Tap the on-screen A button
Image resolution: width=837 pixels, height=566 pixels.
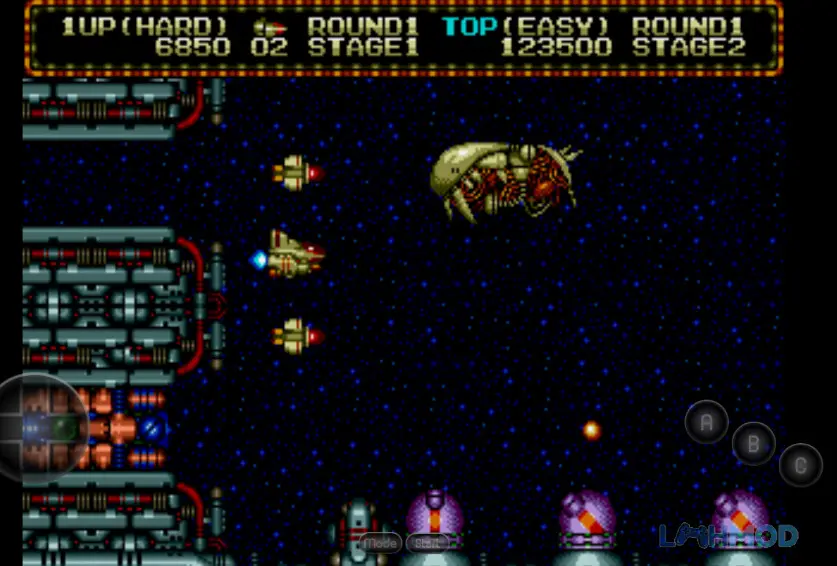[x=706, y=421]
